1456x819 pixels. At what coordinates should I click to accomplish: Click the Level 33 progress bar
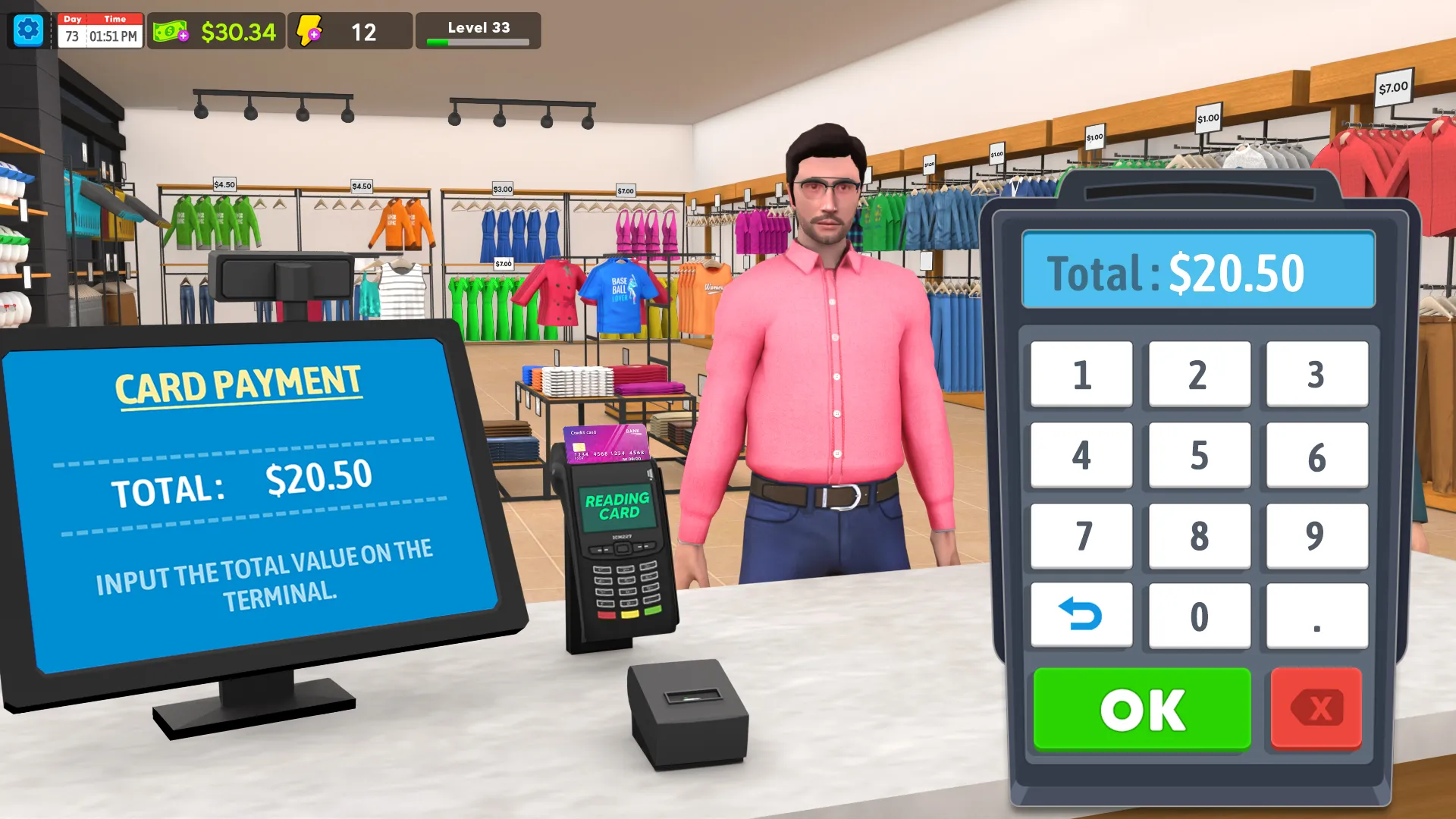click(478, 32)
